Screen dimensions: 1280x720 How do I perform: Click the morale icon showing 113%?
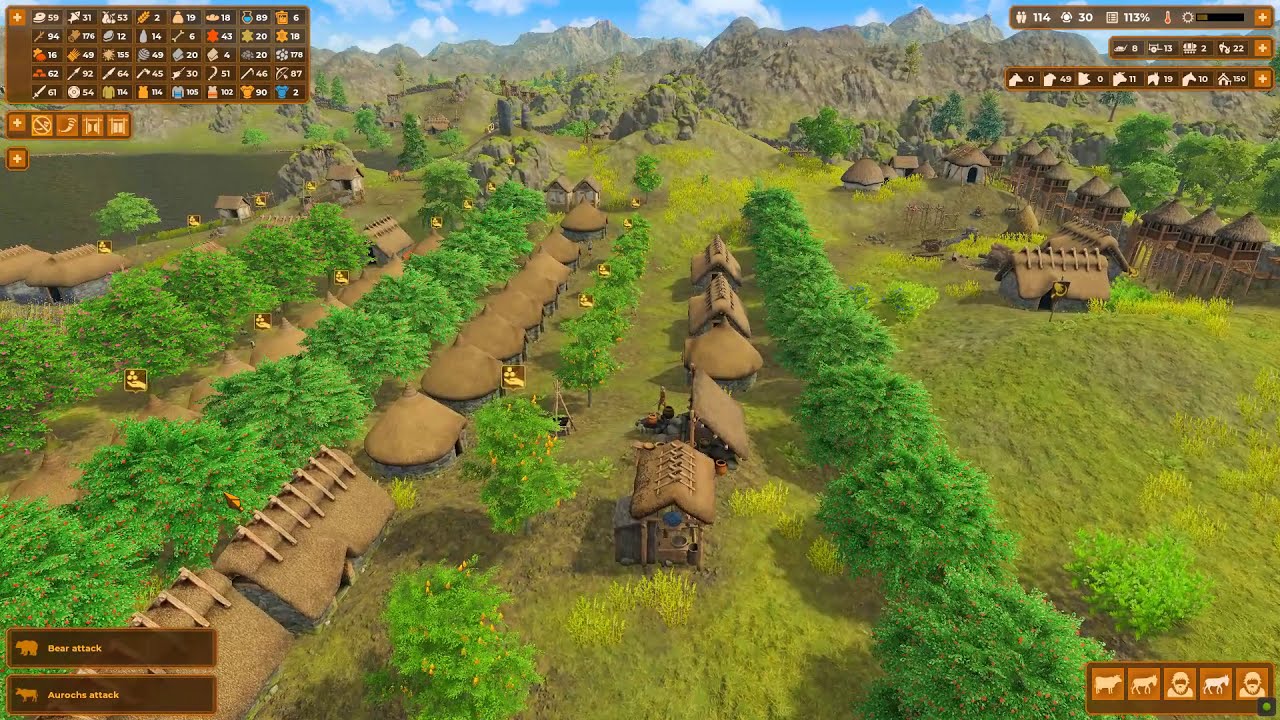click(1112, 17)
